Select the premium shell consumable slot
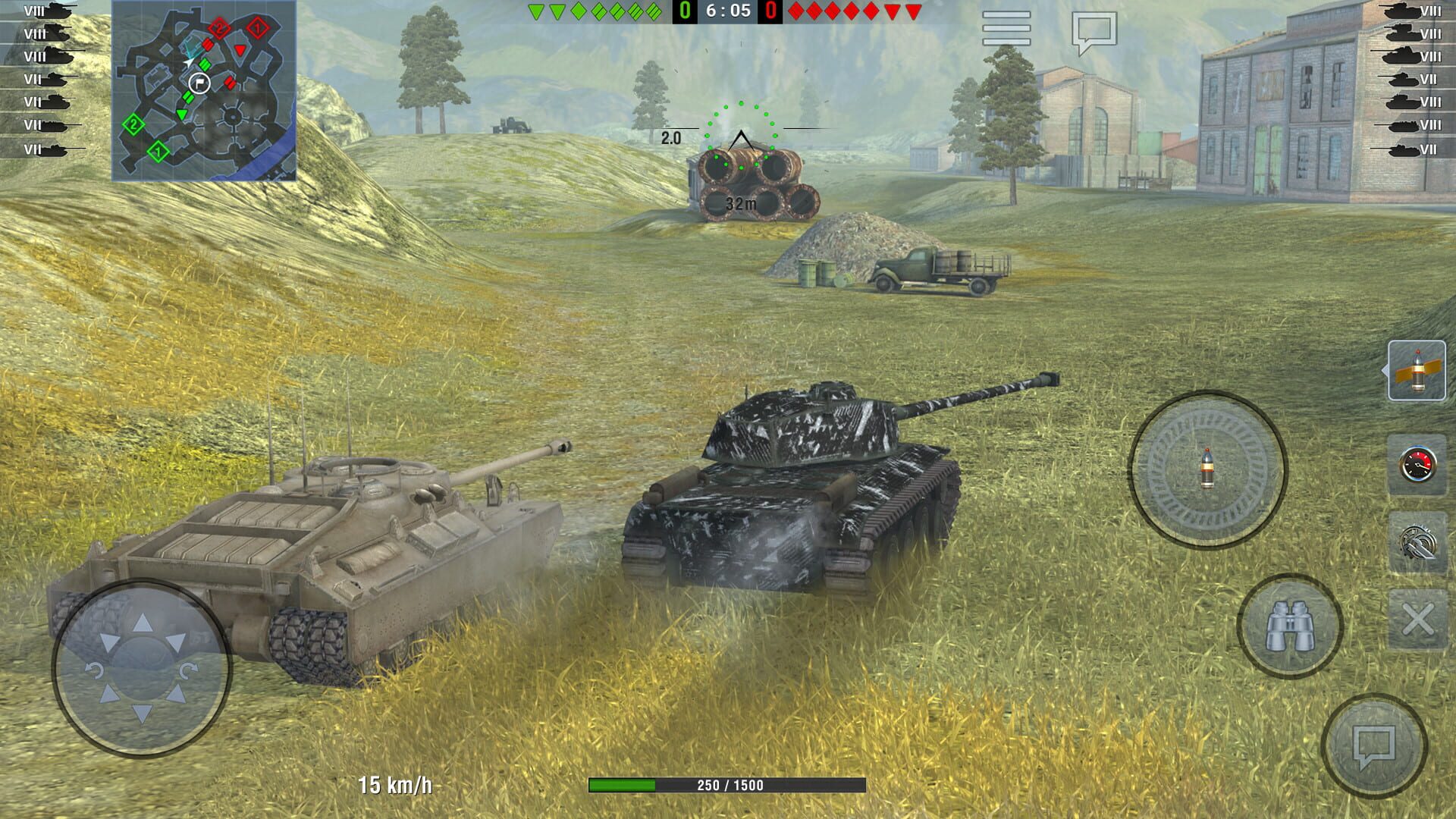The width and height of the screenshot is (1456, 819). (1417, 371)
